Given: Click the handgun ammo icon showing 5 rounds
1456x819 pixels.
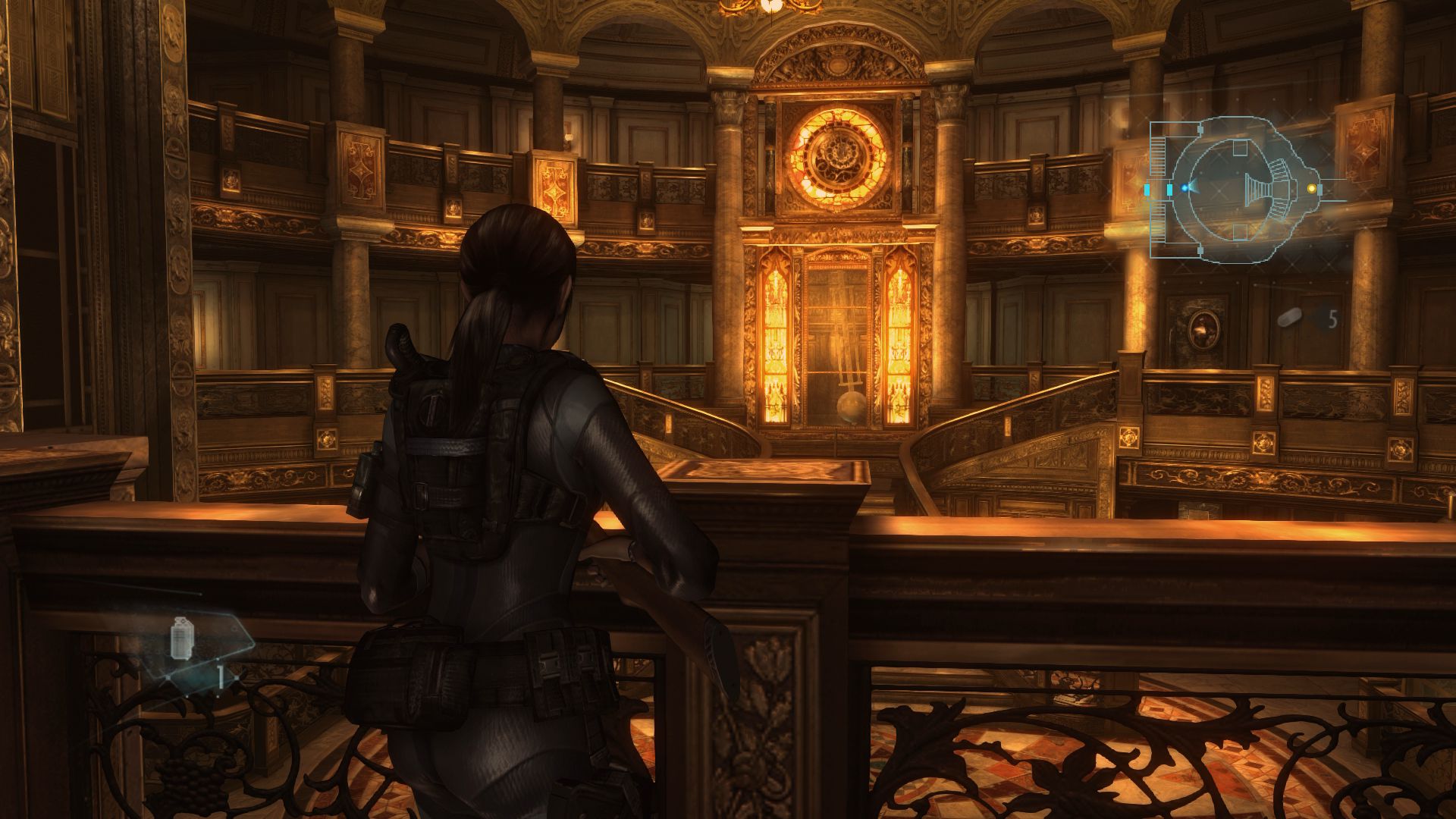Looking at the screenshot, I should pos(1289,317).
